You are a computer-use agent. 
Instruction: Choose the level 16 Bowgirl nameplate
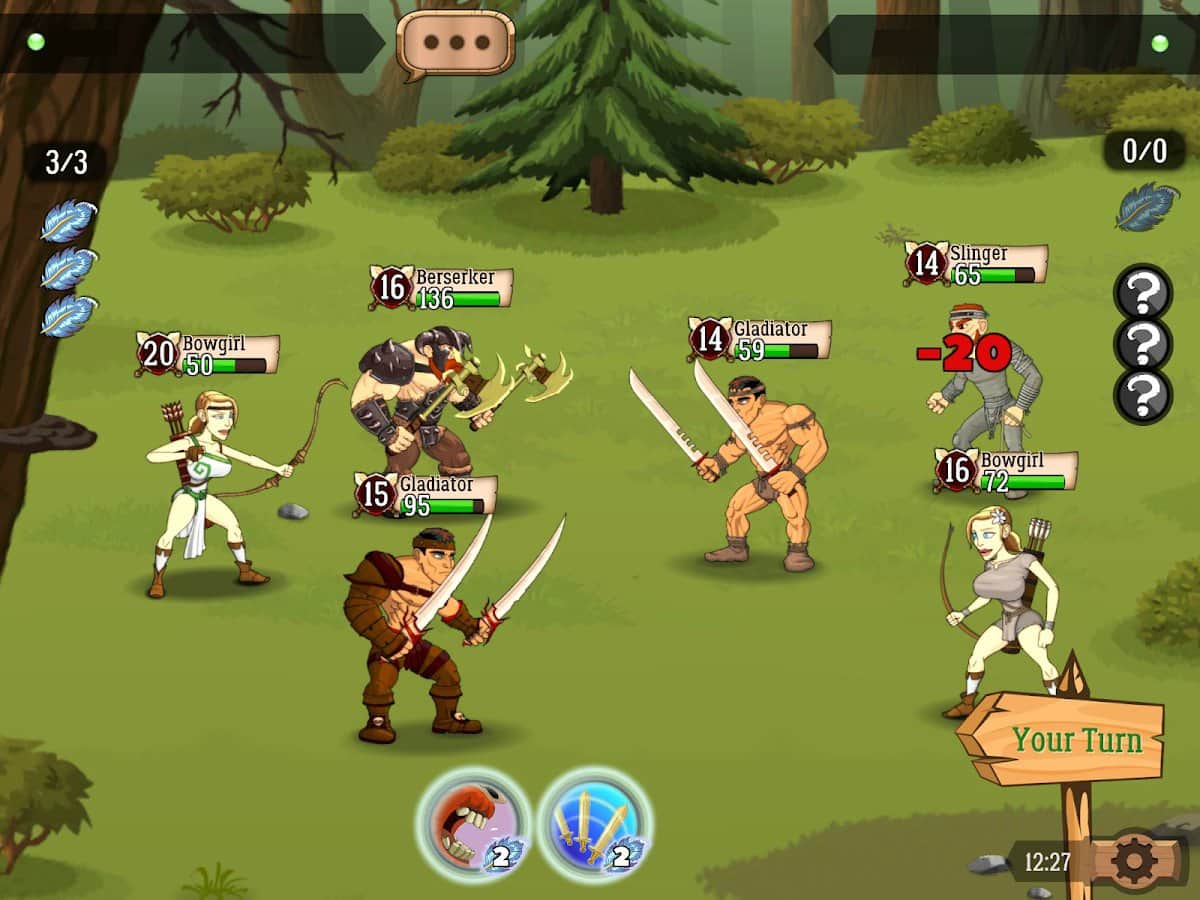point(1006,471)
